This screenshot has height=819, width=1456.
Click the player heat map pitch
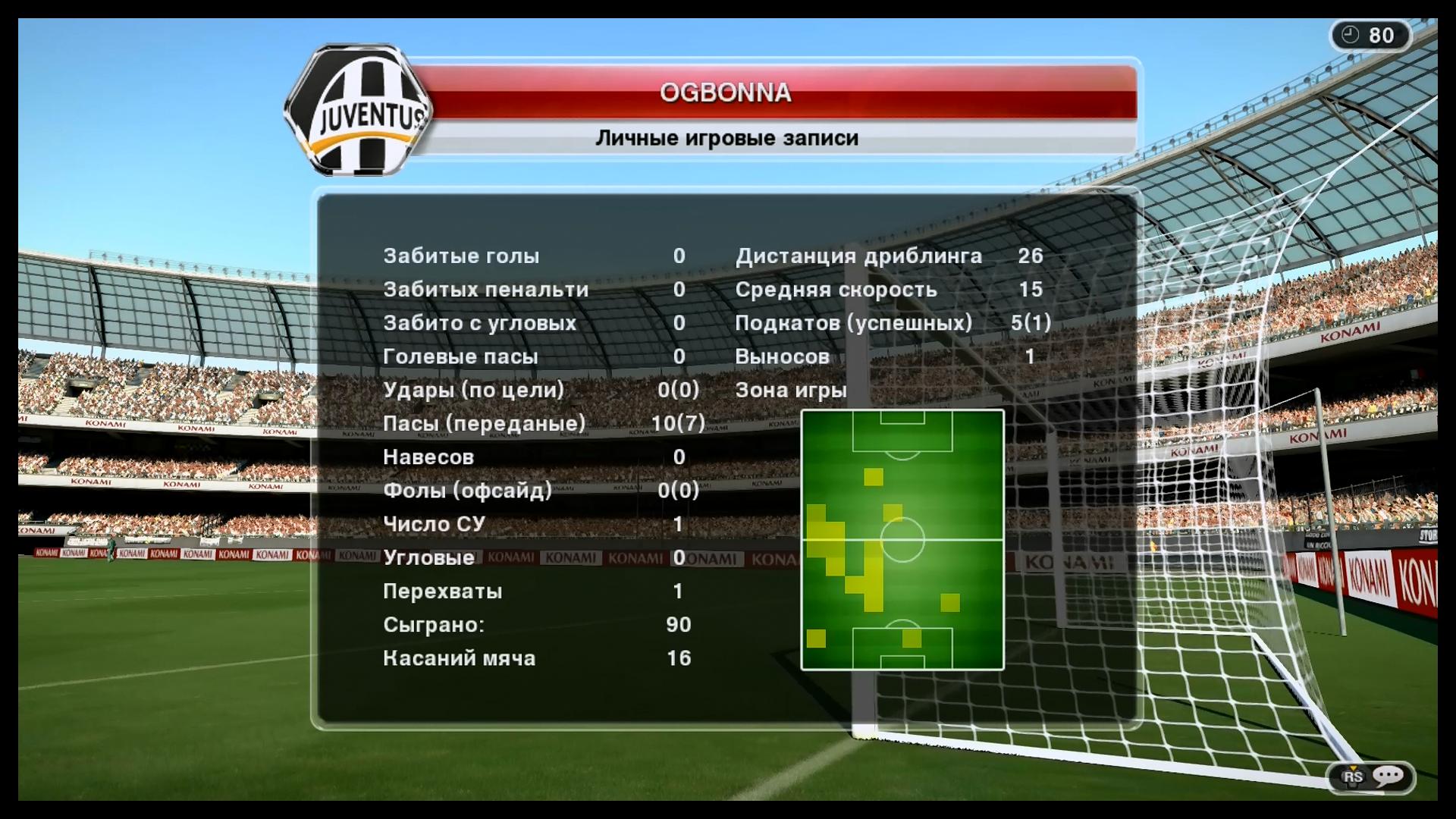[902, 540]
